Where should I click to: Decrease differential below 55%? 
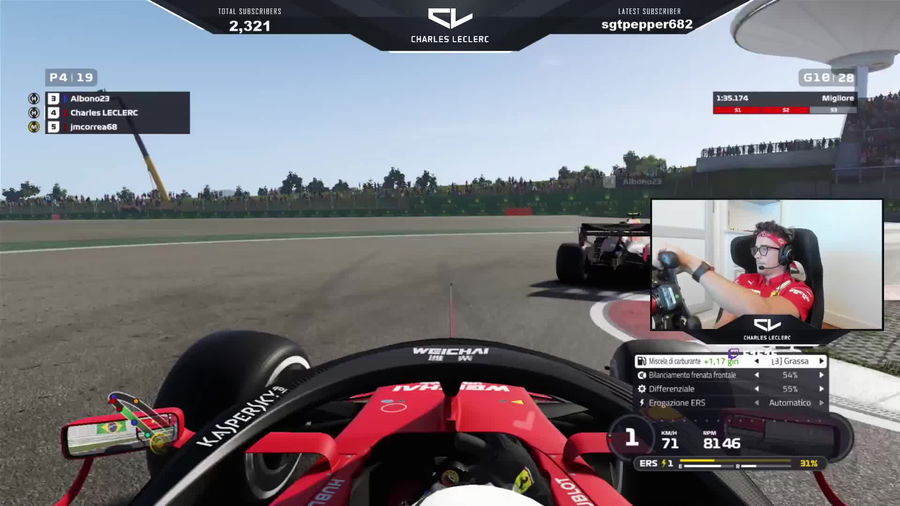coord(757,389)
